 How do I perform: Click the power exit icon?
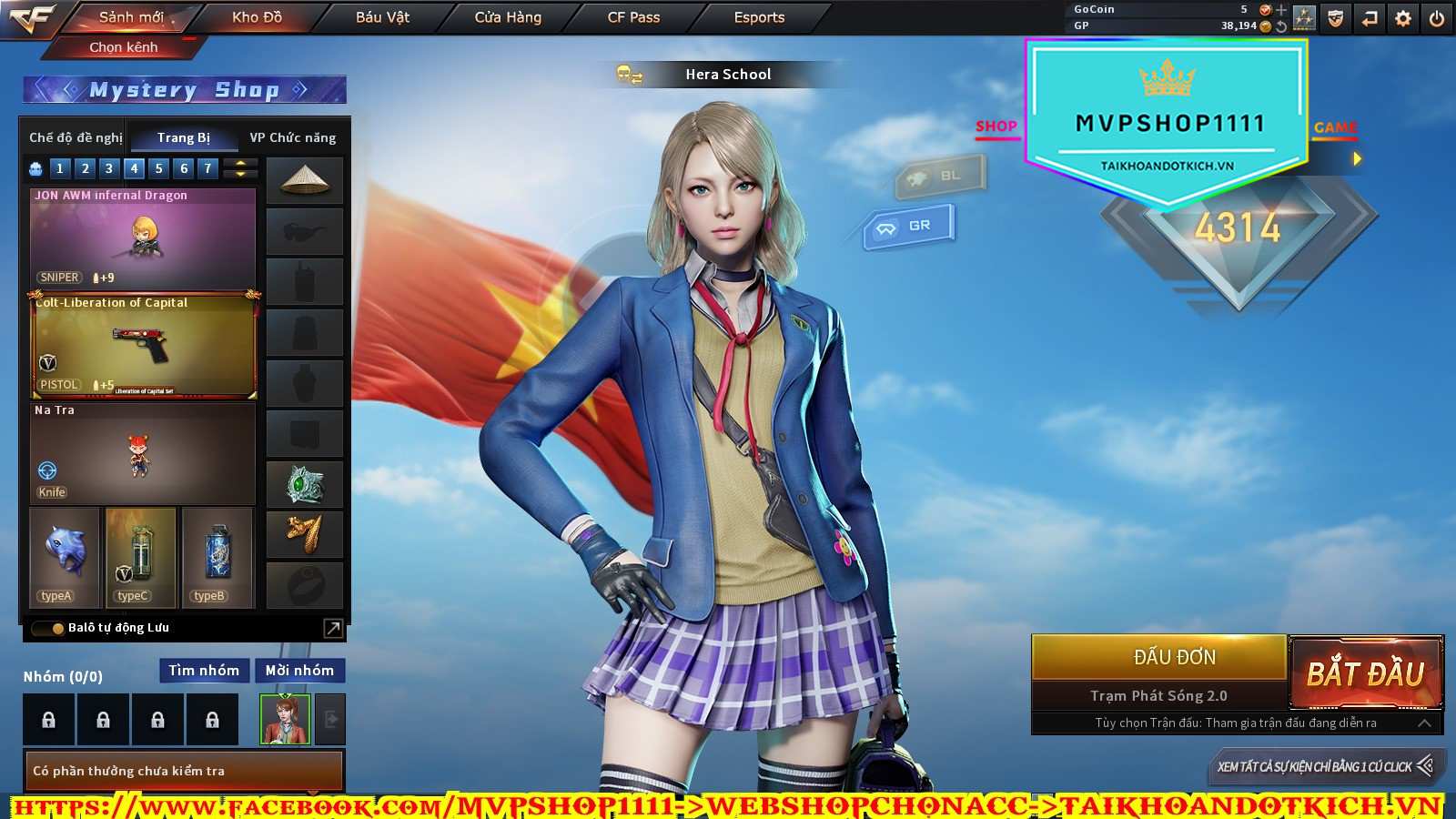(x=1437, y=18)
